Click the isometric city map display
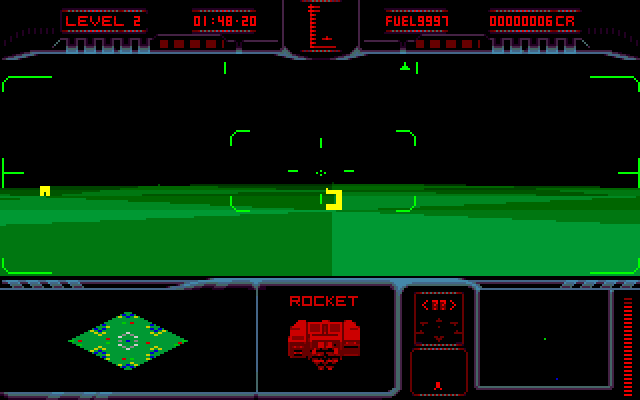 tap(127, 341)
